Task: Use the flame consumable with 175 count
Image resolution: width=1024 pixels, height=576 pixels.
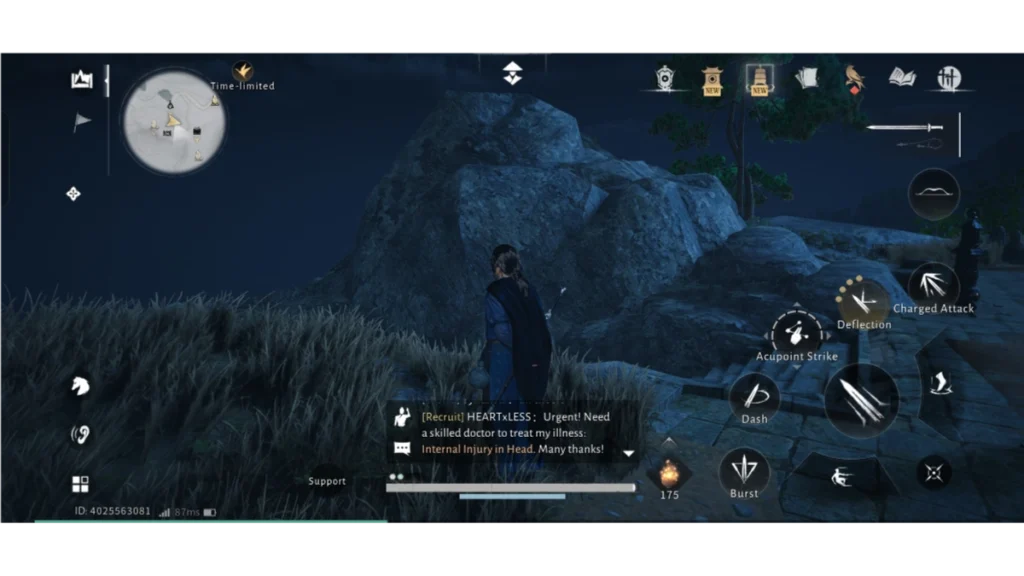Action: coord(669,473)
